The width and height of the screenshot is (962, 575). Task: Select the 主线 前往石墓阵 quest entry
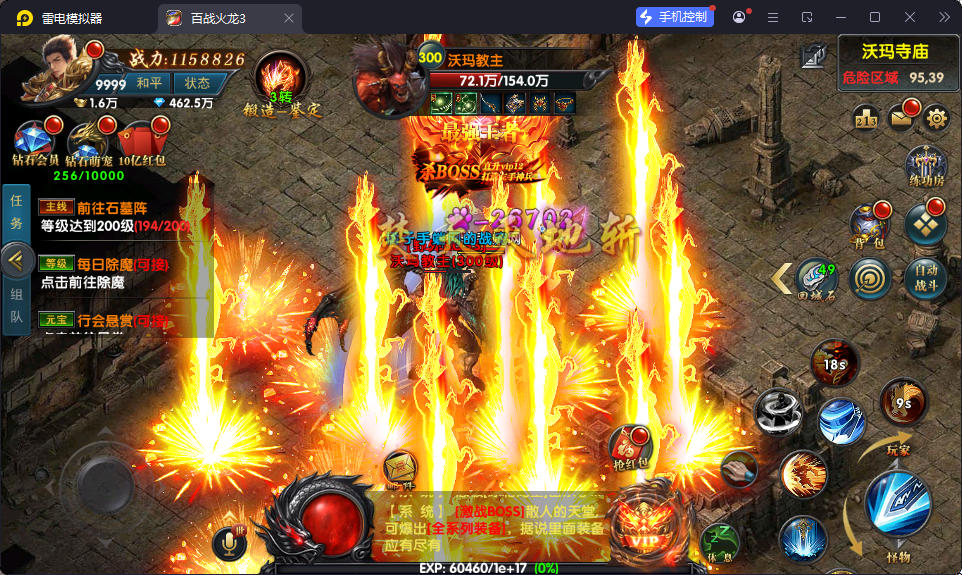coord(110,216)
